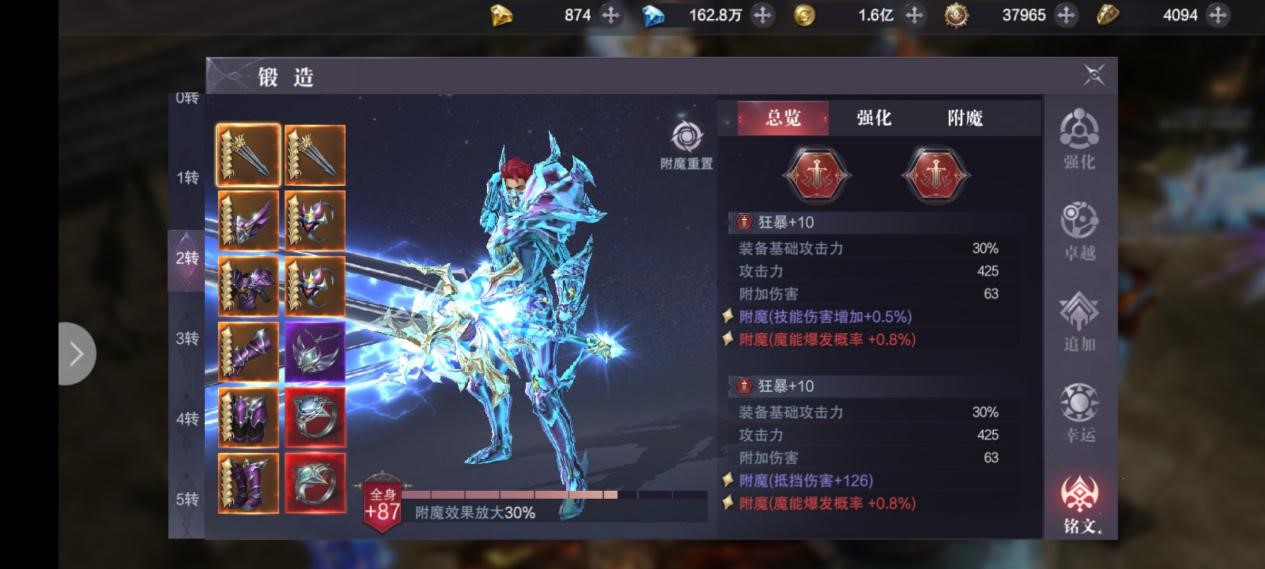
Task: Open the 铭文 inscription section
Action: coord(1079,504)
